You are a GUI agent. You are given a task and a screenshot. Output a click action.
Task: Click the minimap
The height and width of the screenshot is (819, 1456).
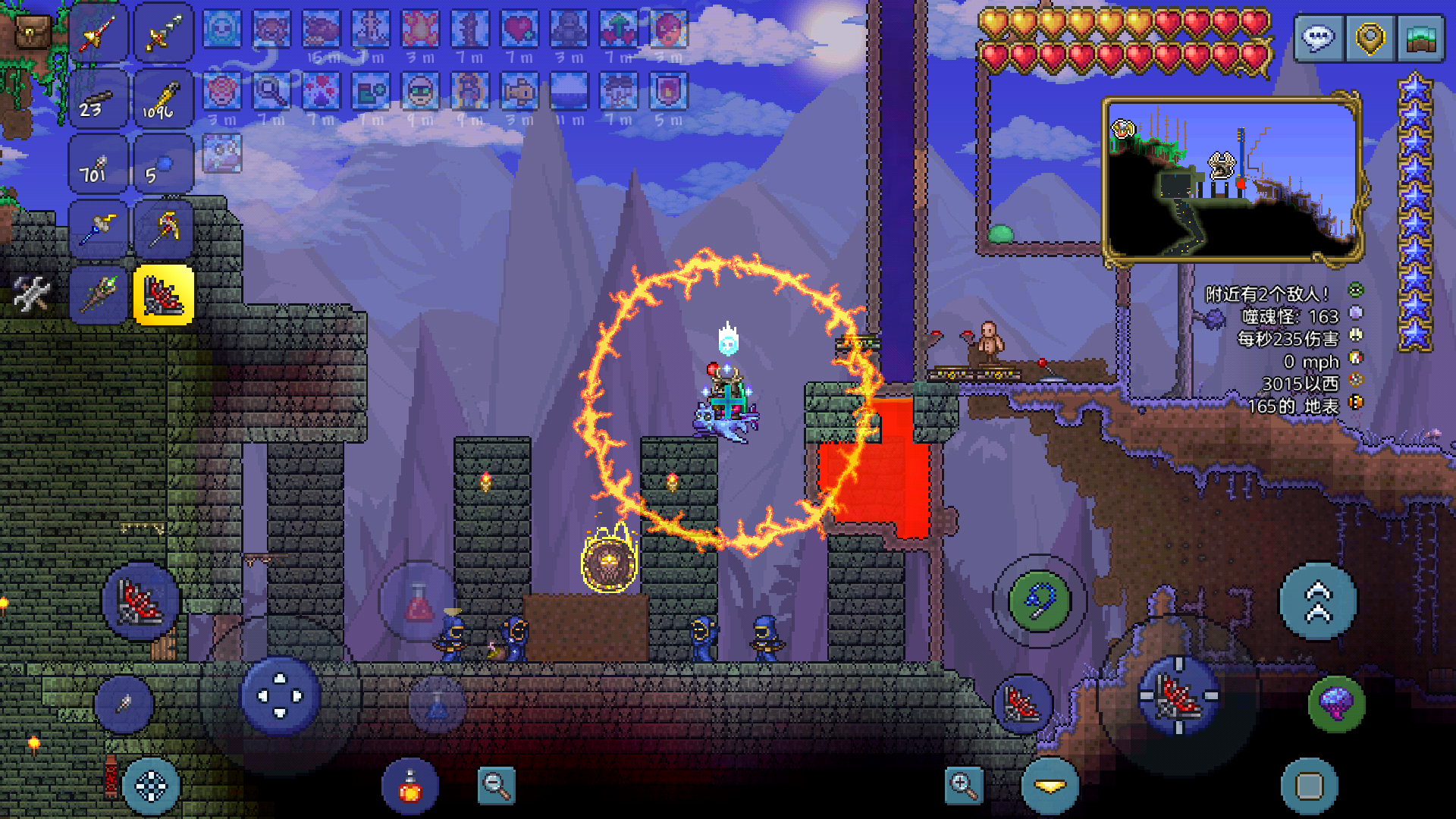click(1232, 179)
